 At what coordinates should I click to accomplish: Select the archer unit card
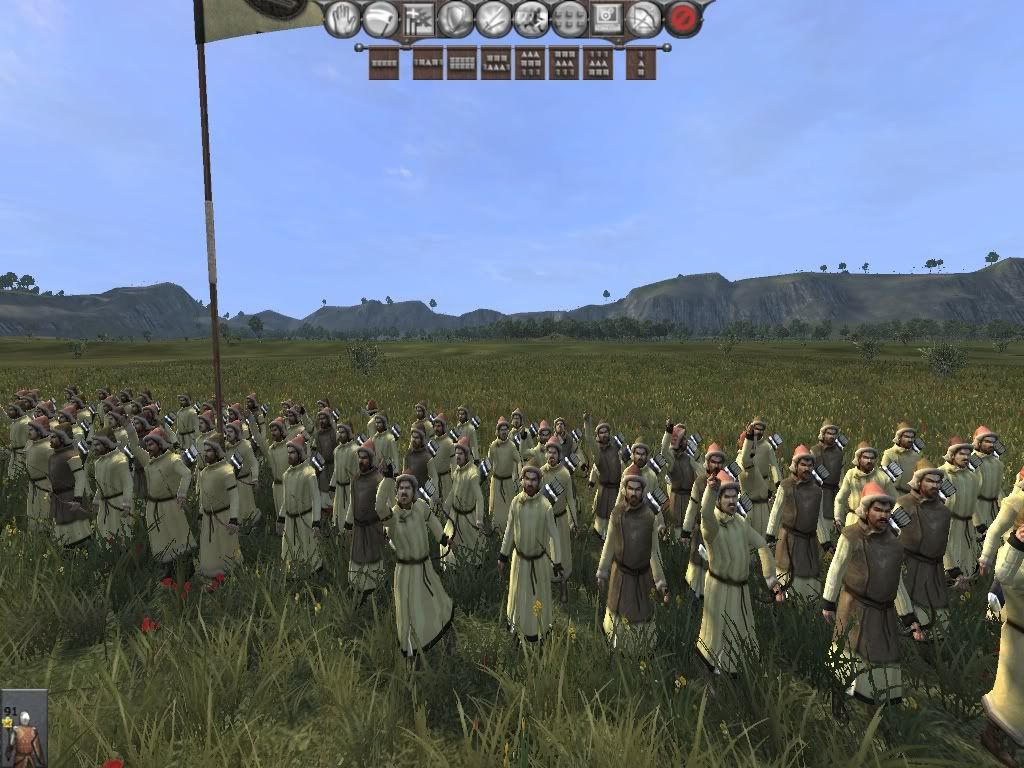click(x=23, y=729)
